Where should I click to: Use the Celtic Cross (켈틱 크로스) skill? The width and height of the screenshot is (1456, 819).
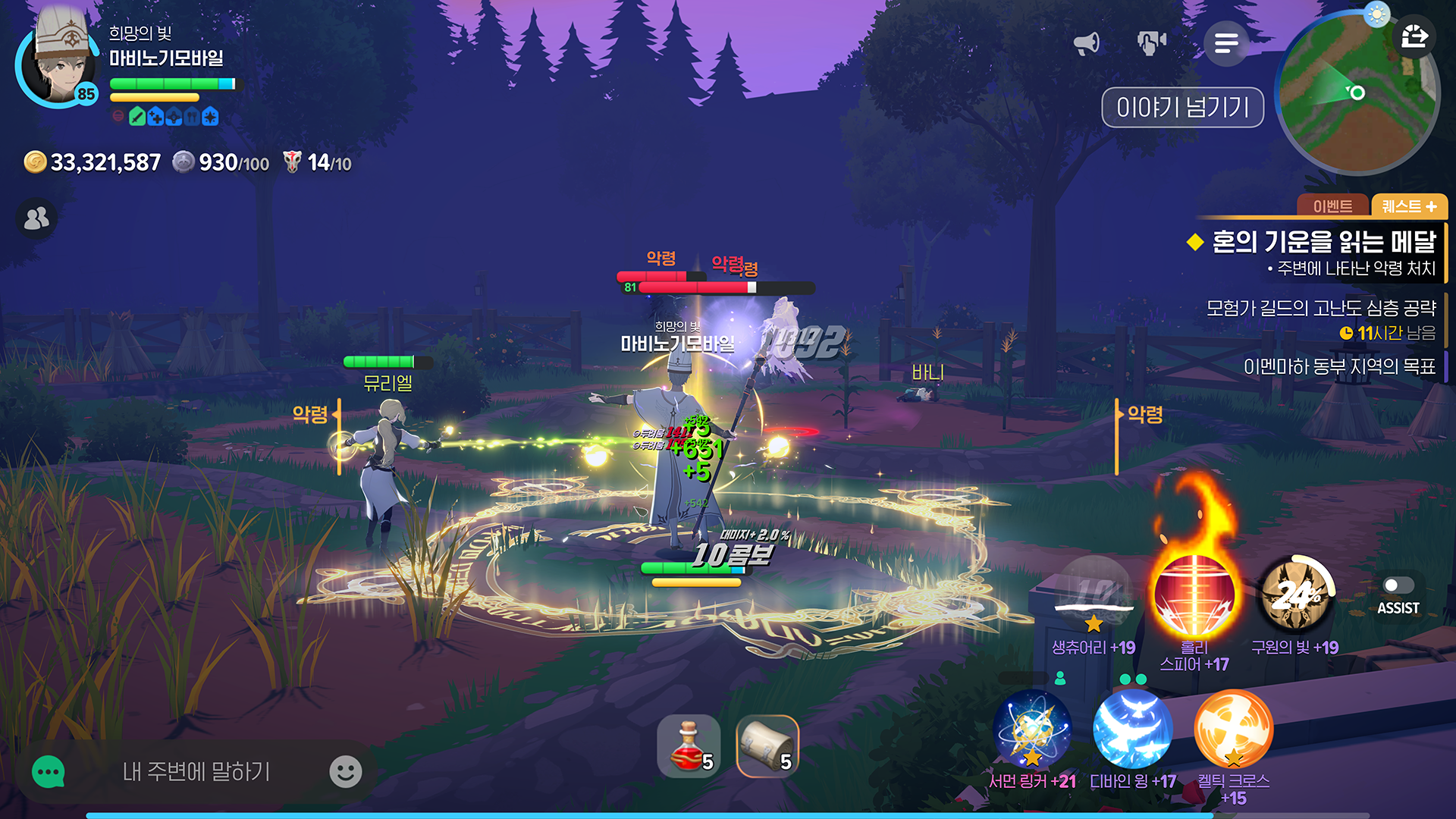point(1232,728)
